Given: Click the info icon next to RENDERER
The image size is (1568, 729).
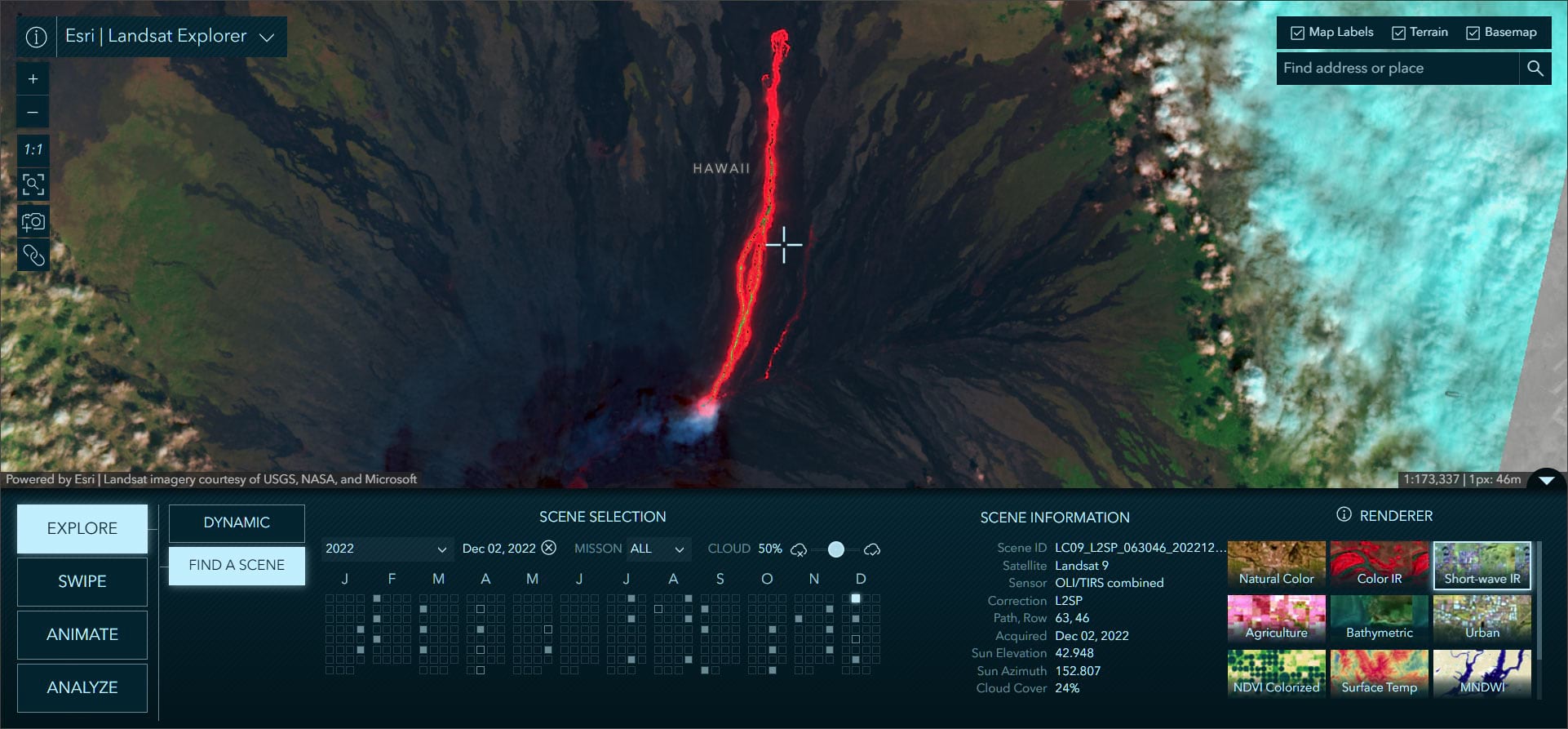Looking at the screenshot, I should pyautogui.click(x=1343, y=515).
